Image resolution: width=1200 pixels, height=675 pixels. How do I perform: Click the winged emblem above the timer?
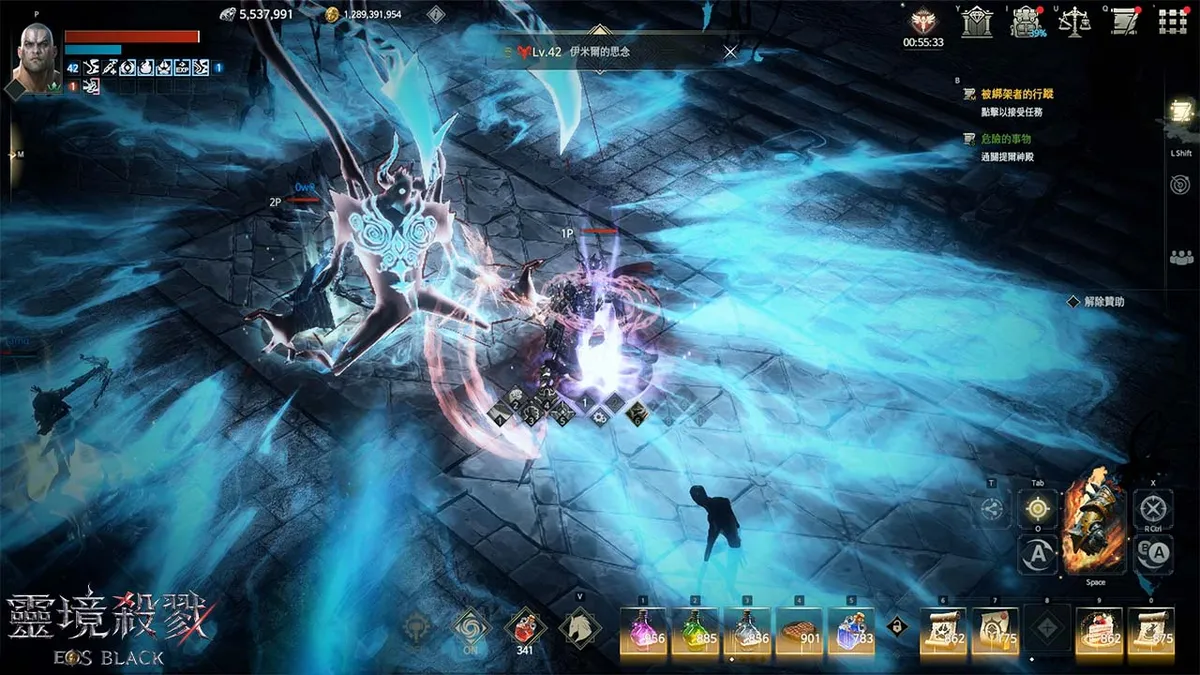pos(922,21)
